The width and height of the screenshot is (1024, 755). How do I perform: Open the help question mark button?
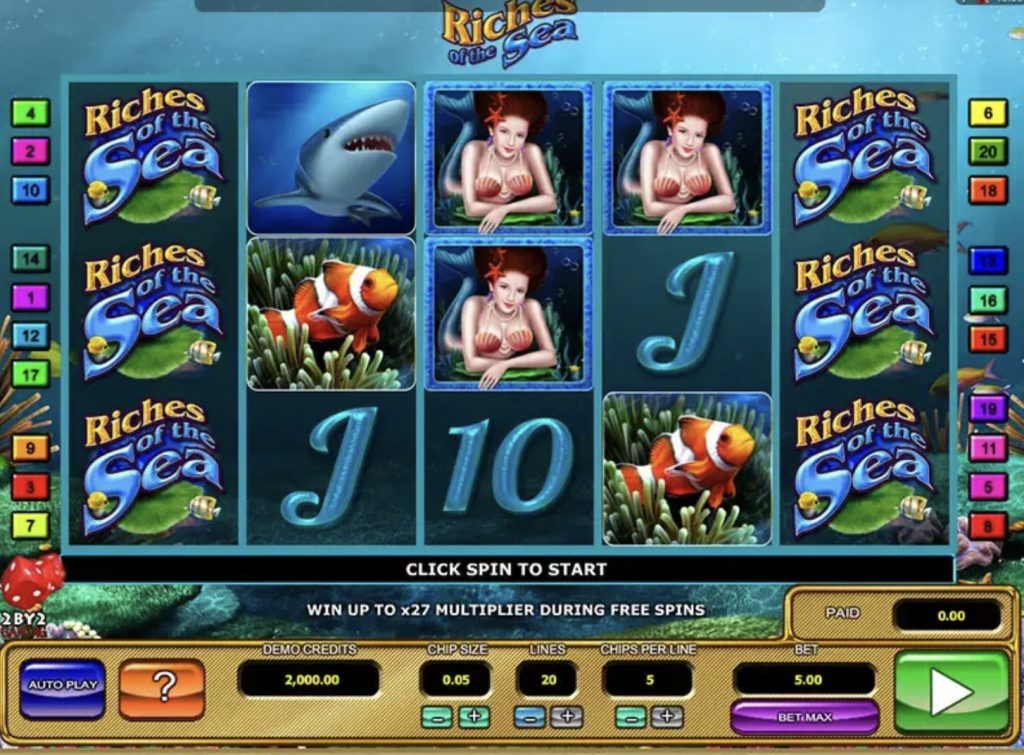click(162, 687)
